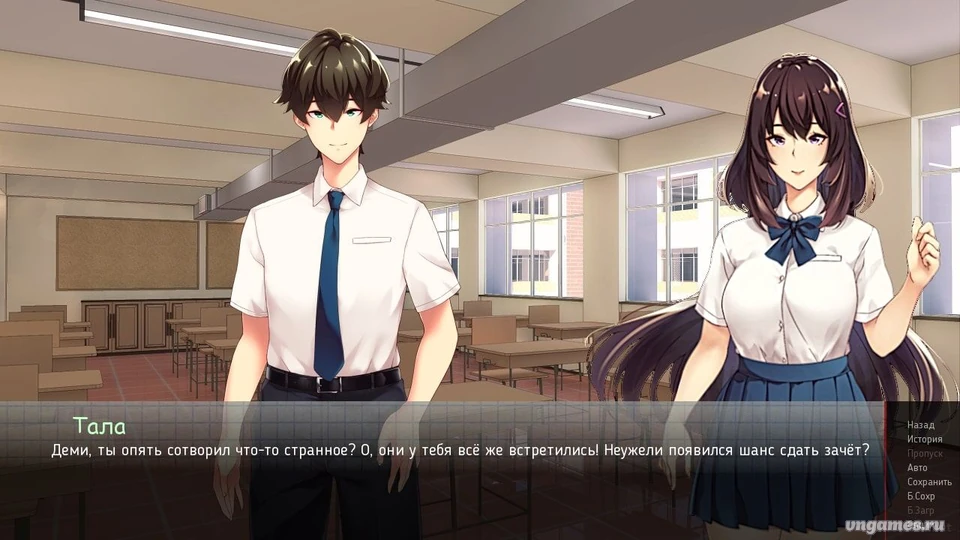Quick load with Б.Загр
960x540 pixels.
[920, 509]
